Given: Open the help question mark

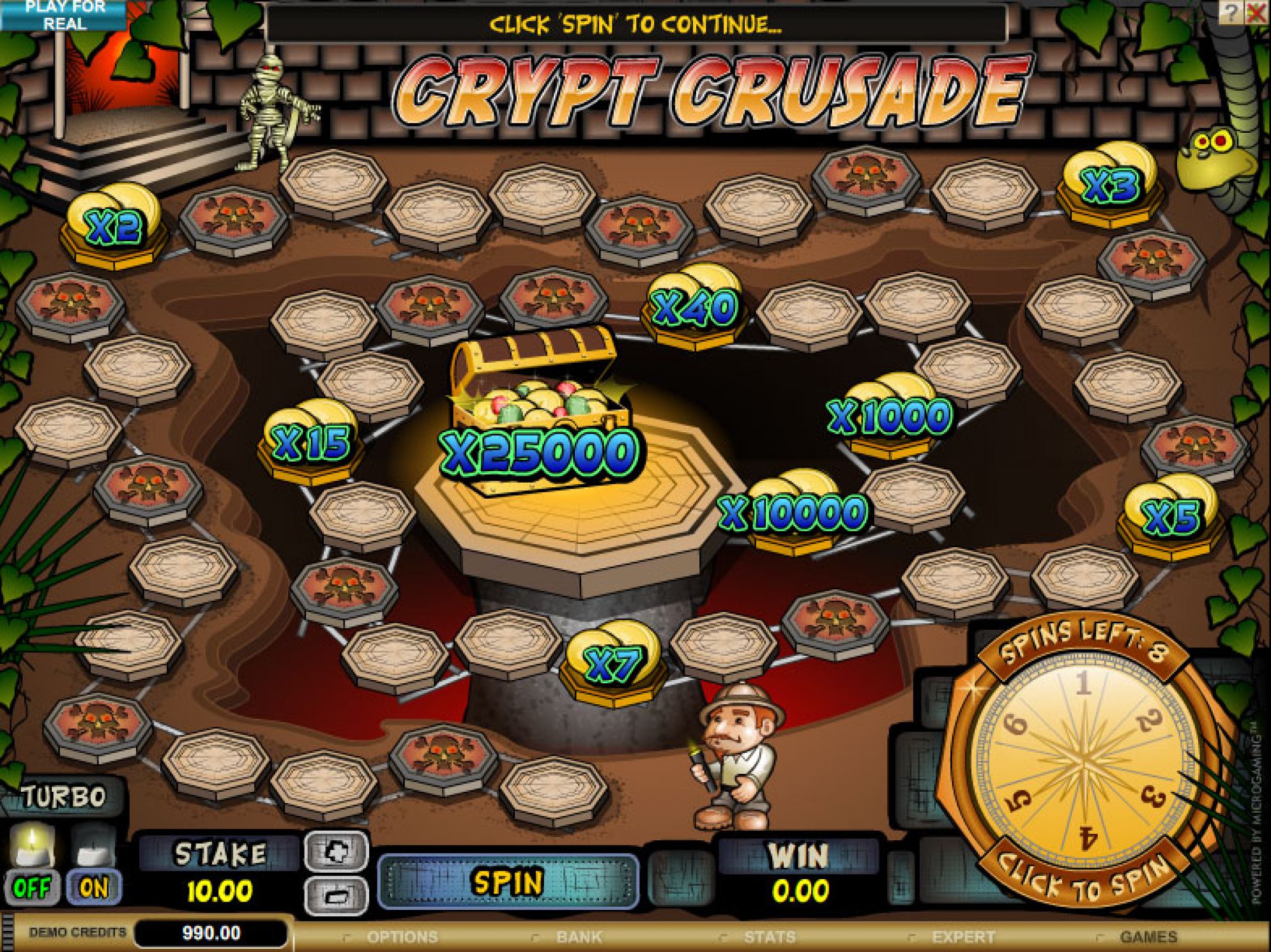Looking at the screenshot, I should 1229,13.
